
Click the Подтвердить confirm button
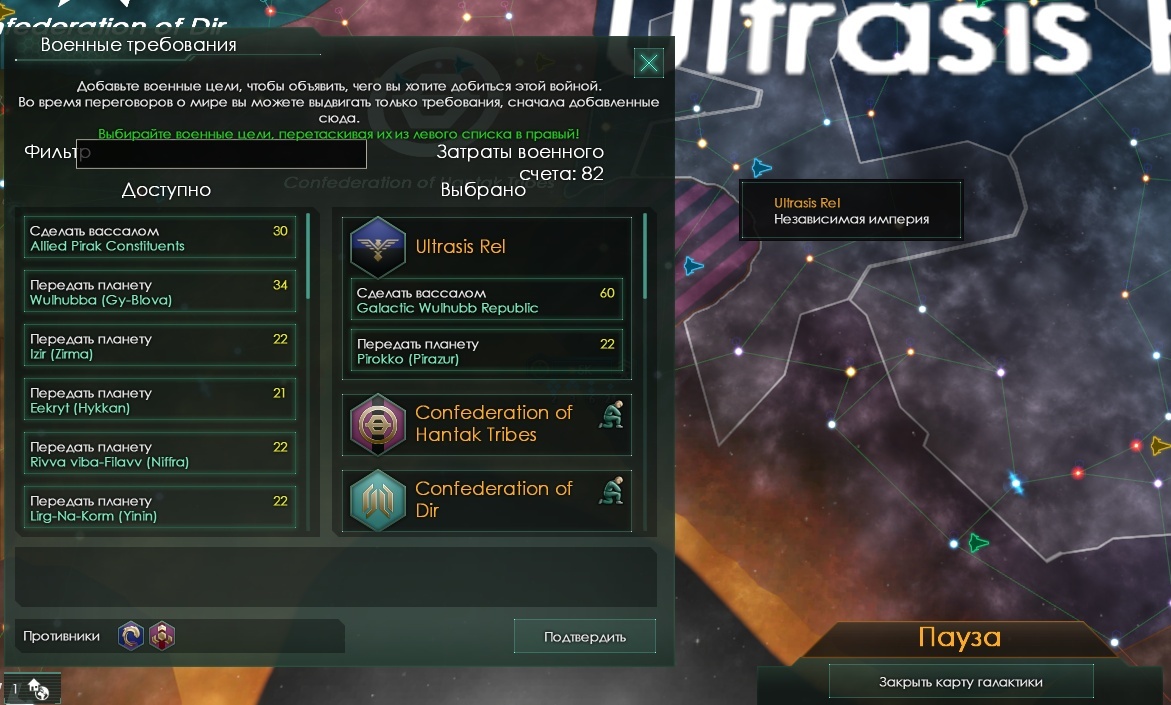pos(585,637)
